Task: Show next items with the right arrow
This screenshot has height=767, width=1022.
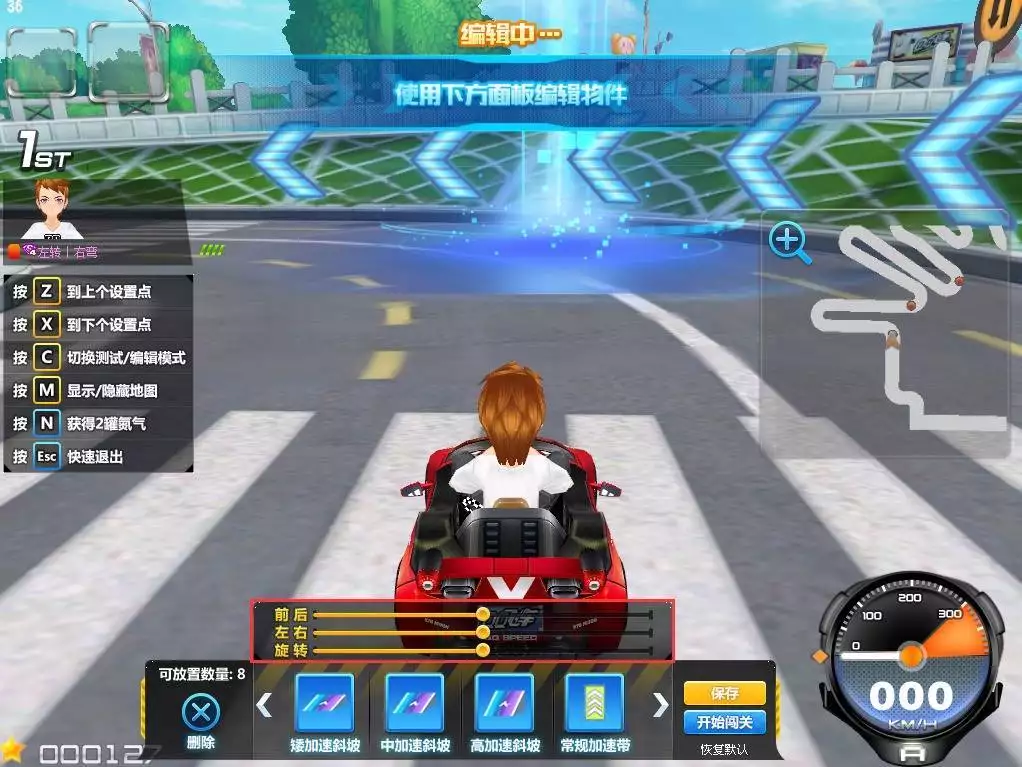Action: pyautogui.click(x=660, y=705)
